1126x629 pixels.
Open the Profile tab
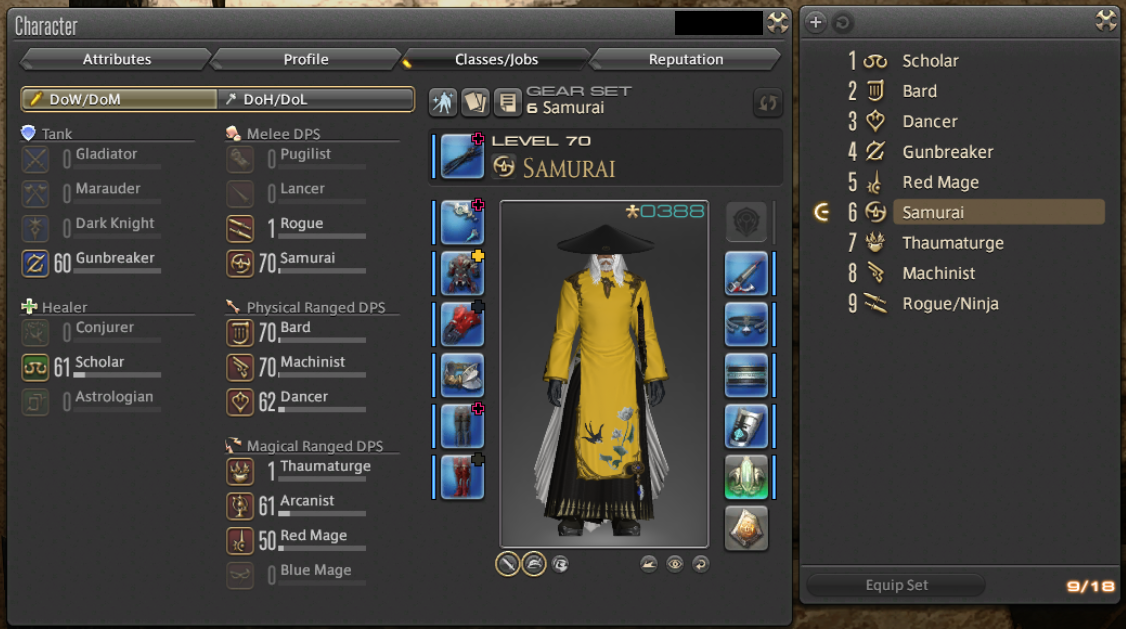306,60
